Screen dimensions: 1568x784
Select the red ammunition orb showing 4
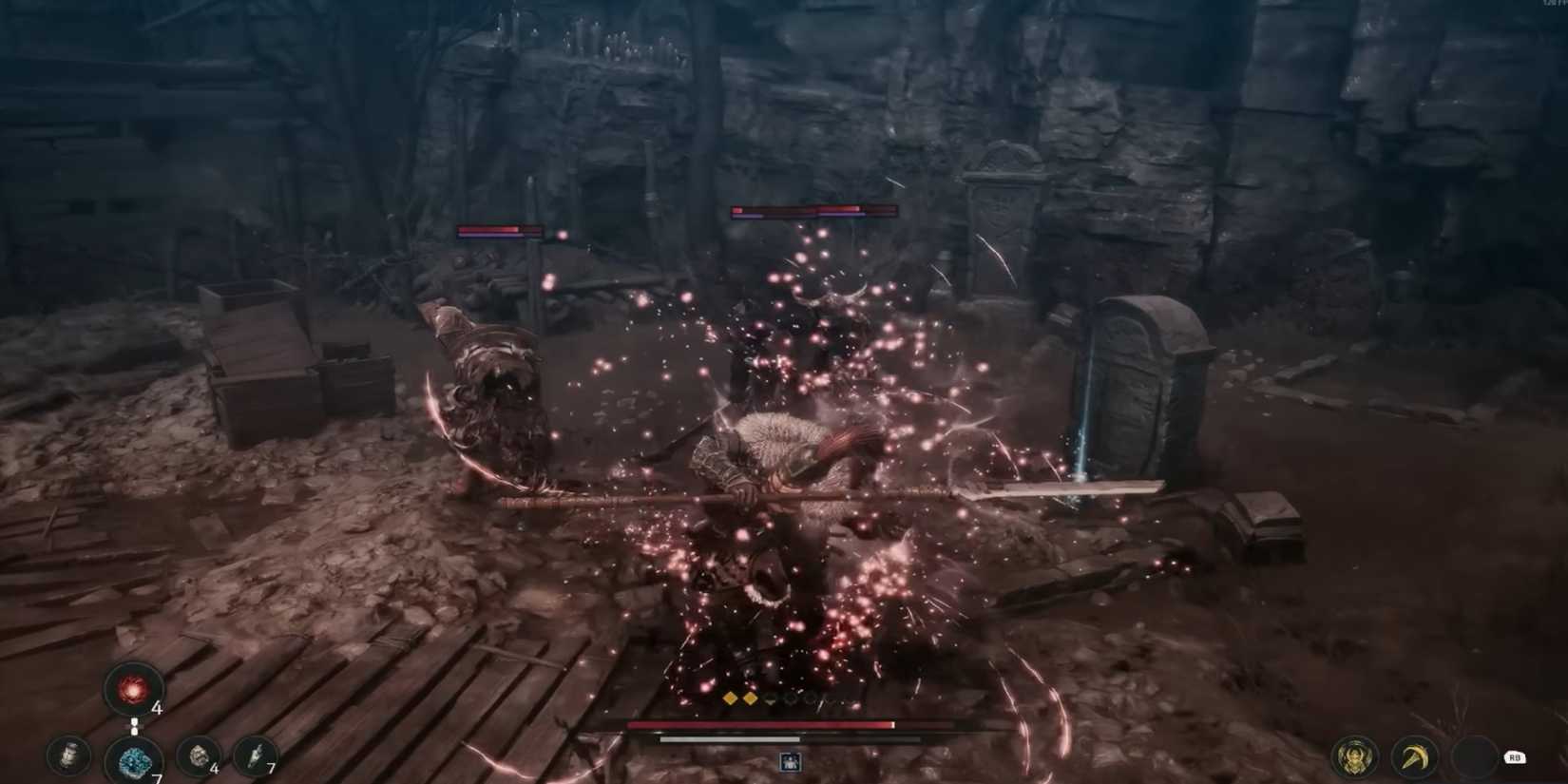[133, 690]
